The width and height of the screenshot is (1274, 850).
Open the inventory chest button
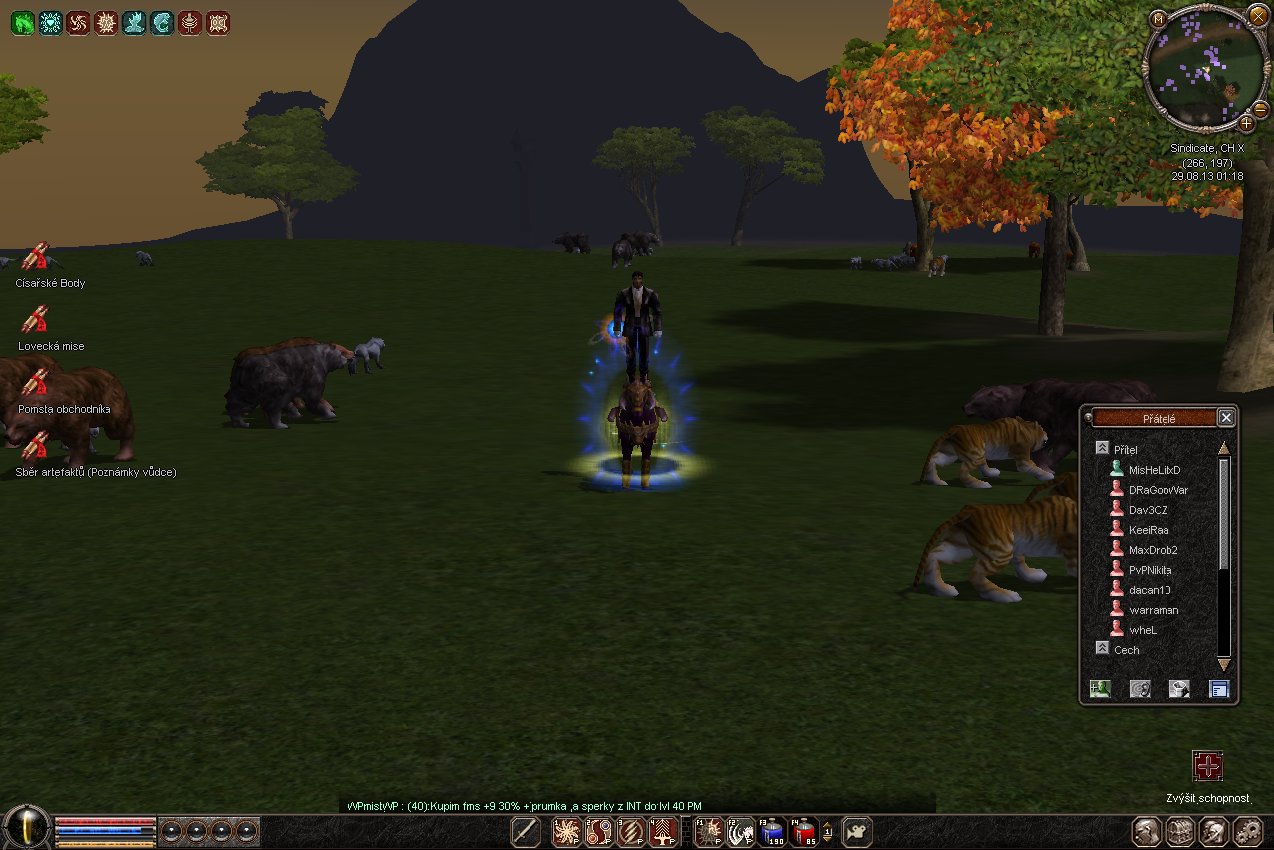pos(1180,832)
